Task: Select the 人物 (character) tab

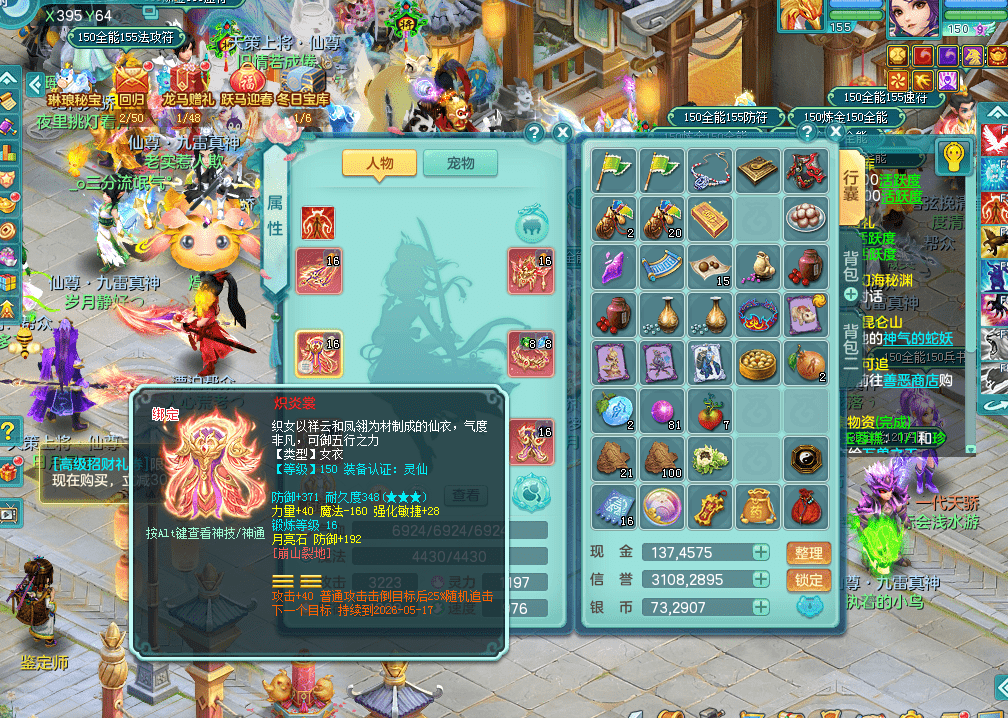Action: 379,163
